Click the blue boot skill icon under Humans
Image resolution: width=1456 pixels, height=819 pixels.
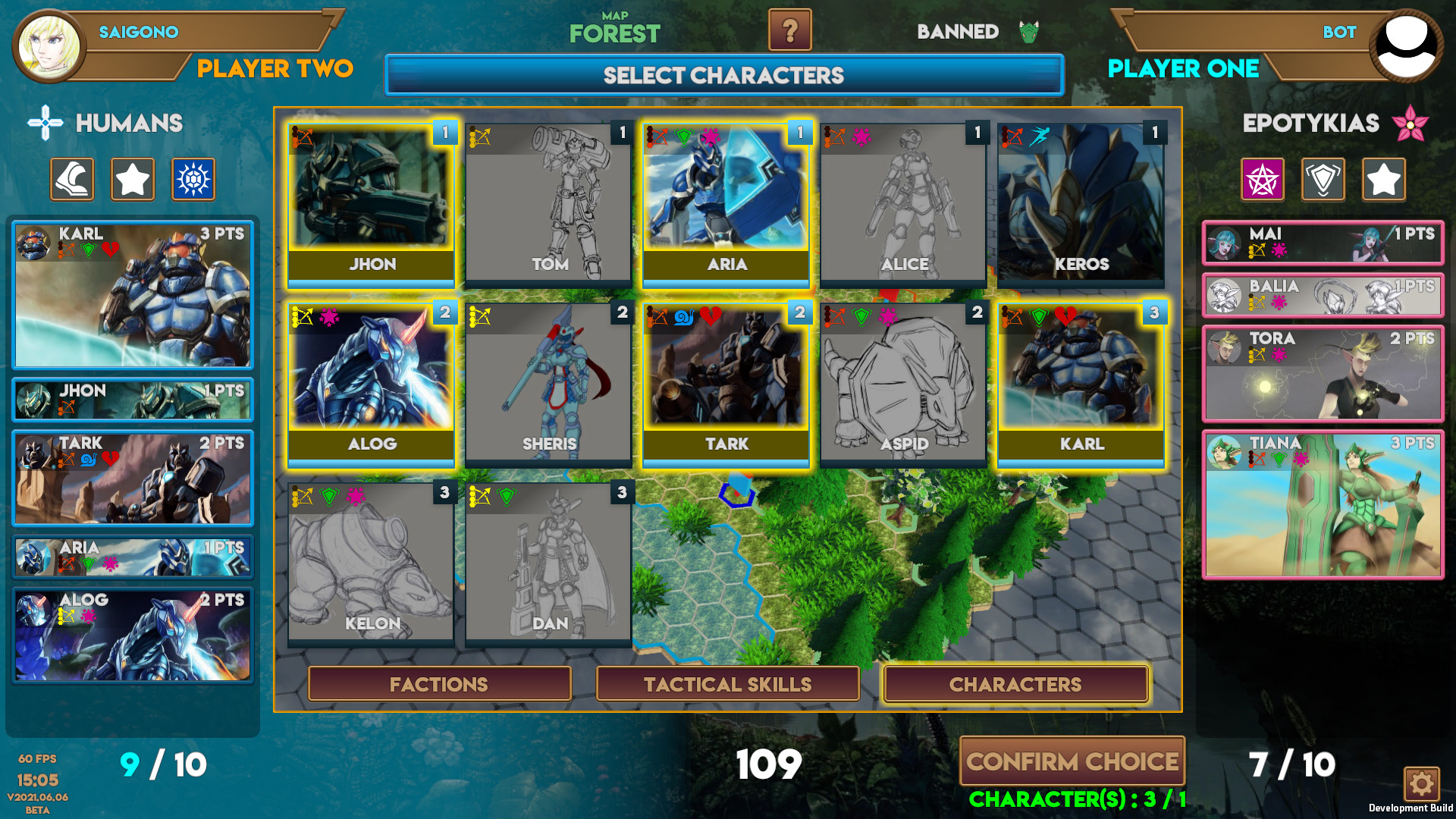(71, 179)
